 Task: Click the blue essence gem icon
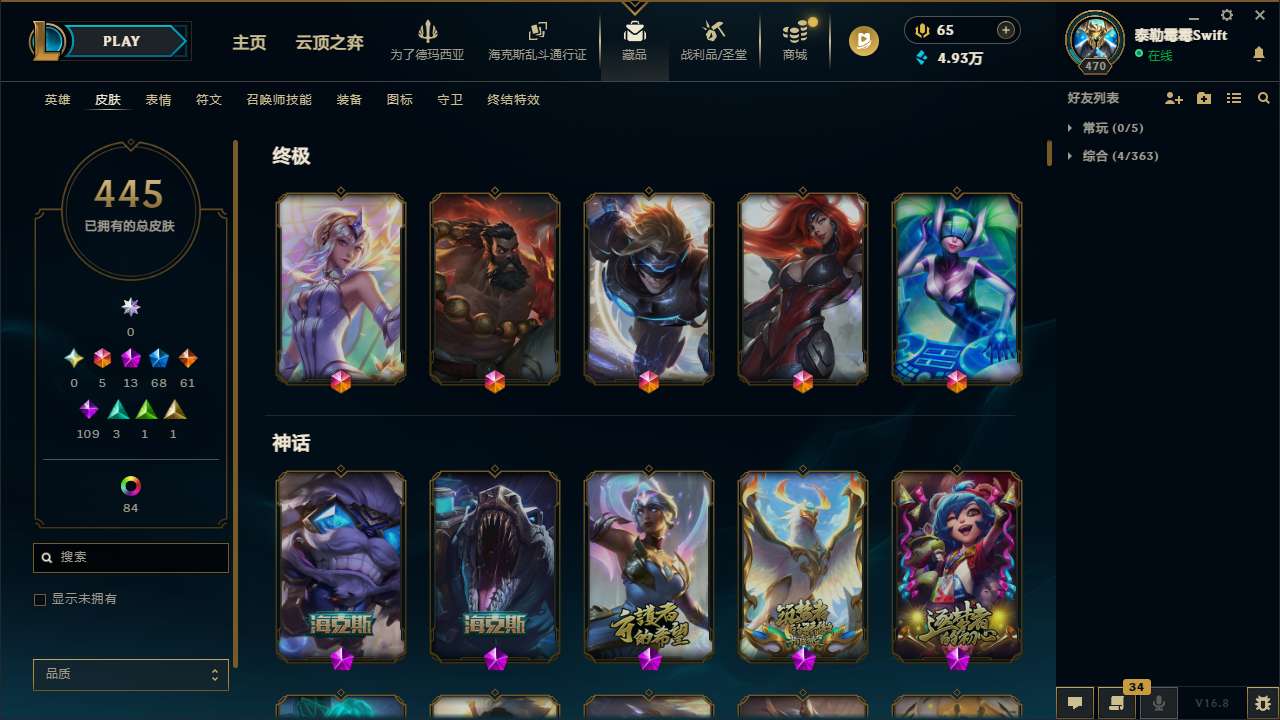point(922,59)
